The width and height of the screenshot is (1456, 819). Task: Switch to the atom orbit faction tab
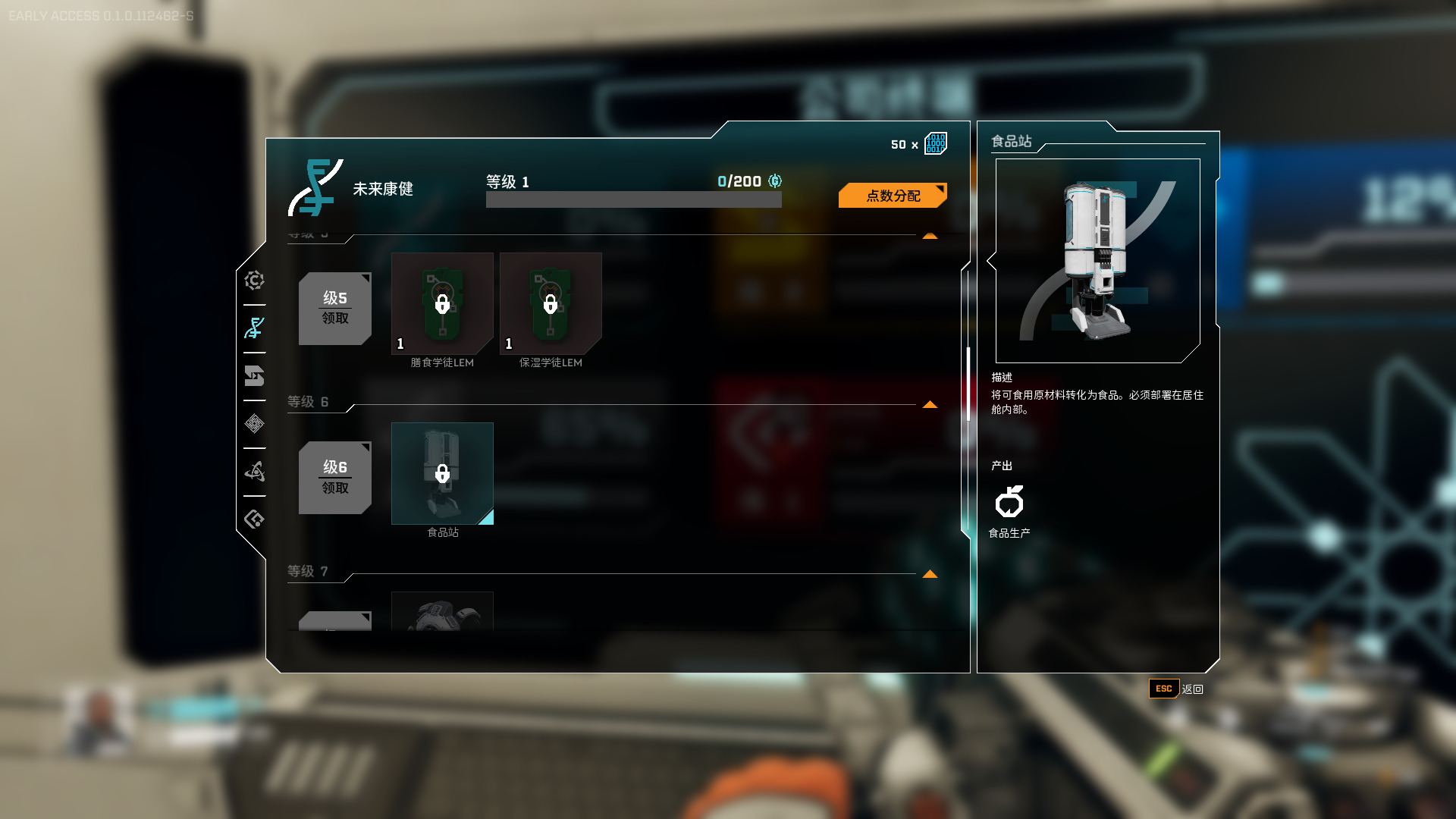coord(254,472)
